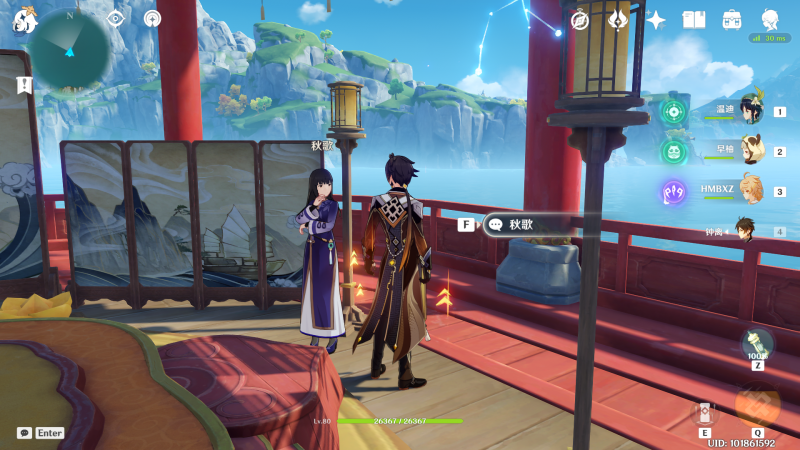The height and width of the screenshot is (450, 800).
Task: Switch to party member 早柚
Action: click(750, 152)
